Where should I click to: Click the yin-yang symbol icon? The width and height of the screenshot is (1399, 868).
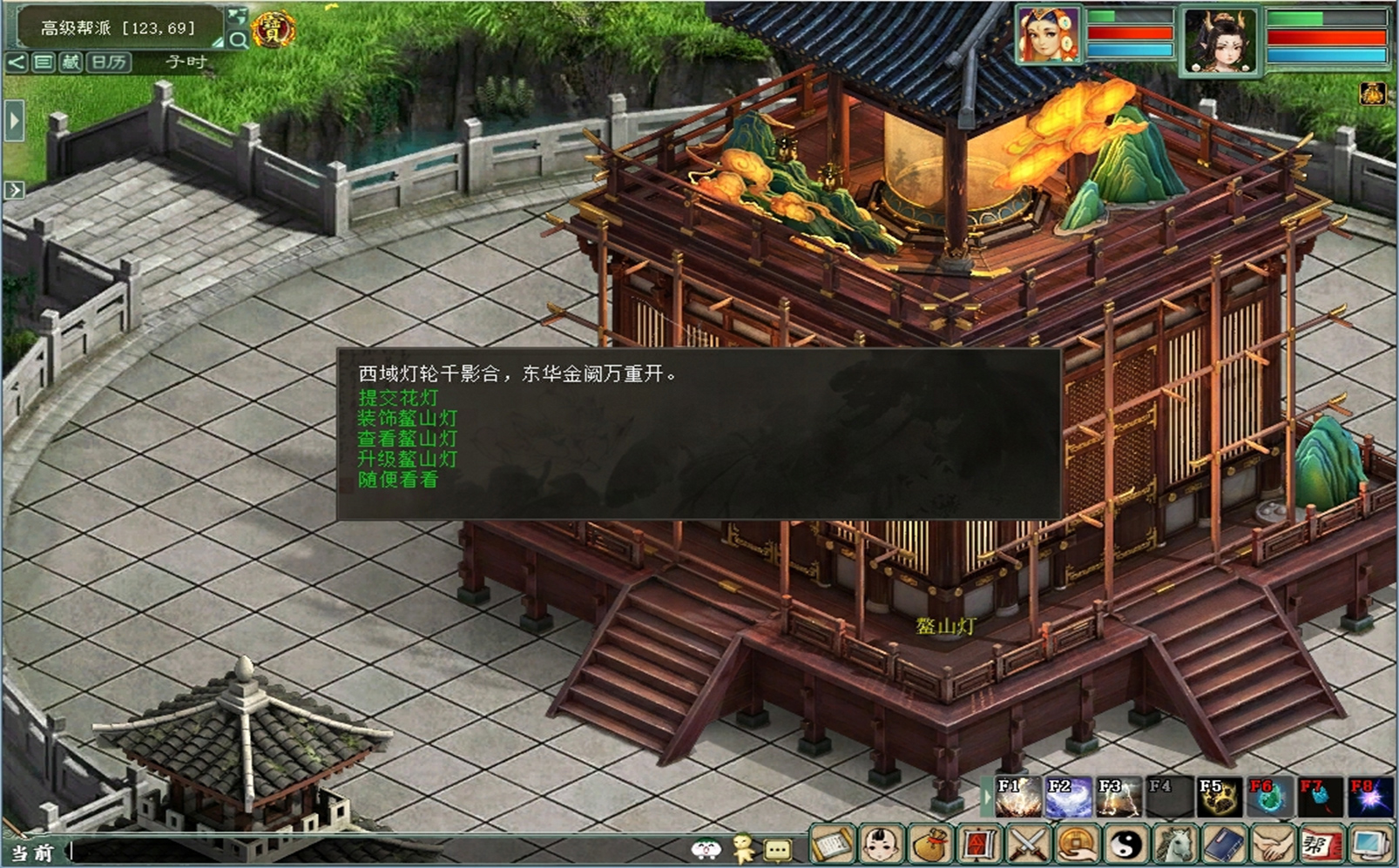1127,844
